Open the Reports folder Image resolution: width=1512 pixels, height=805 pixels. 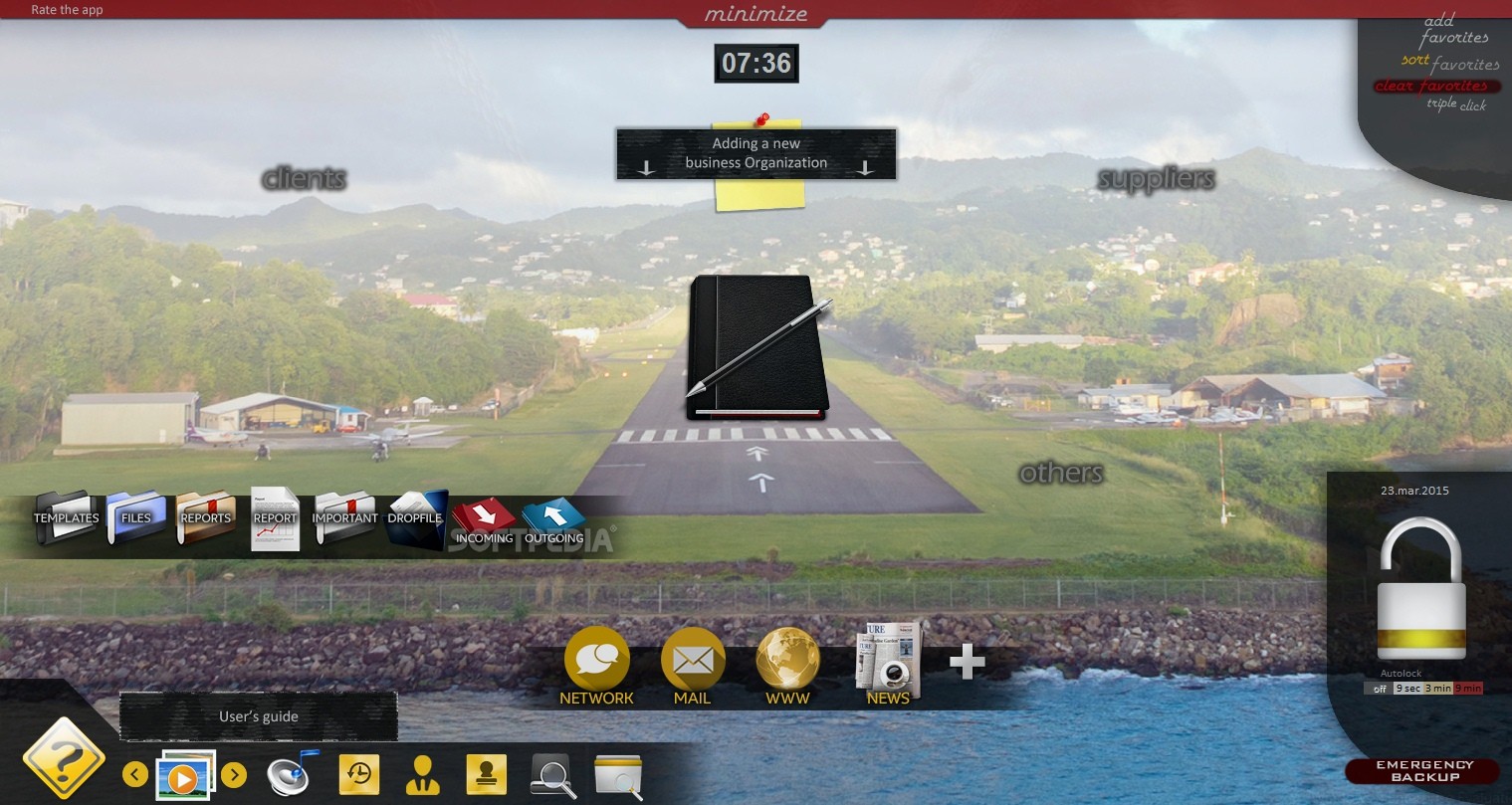coord(206,517)
